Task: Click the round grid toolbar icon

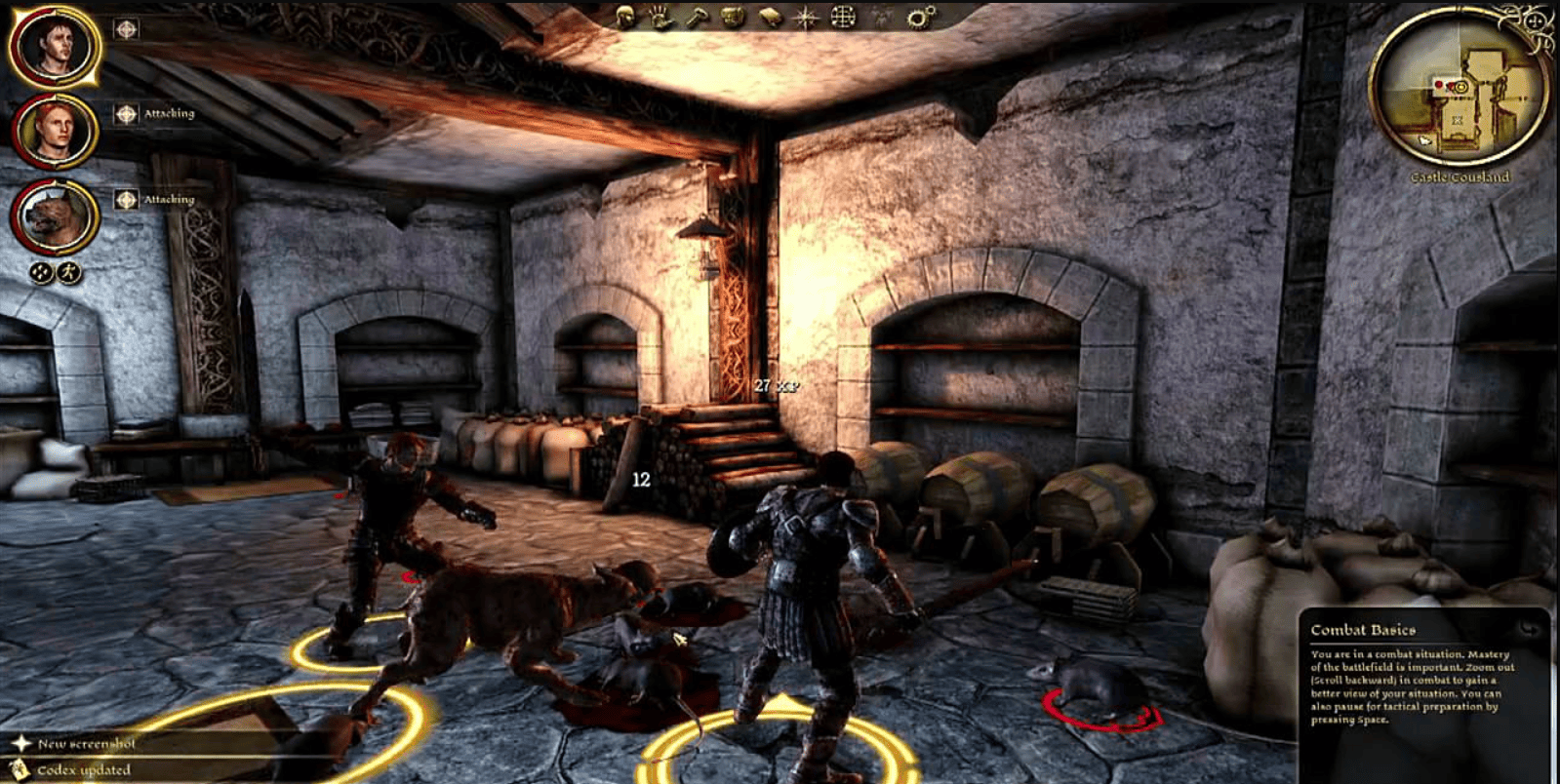Action: (843, 17)
